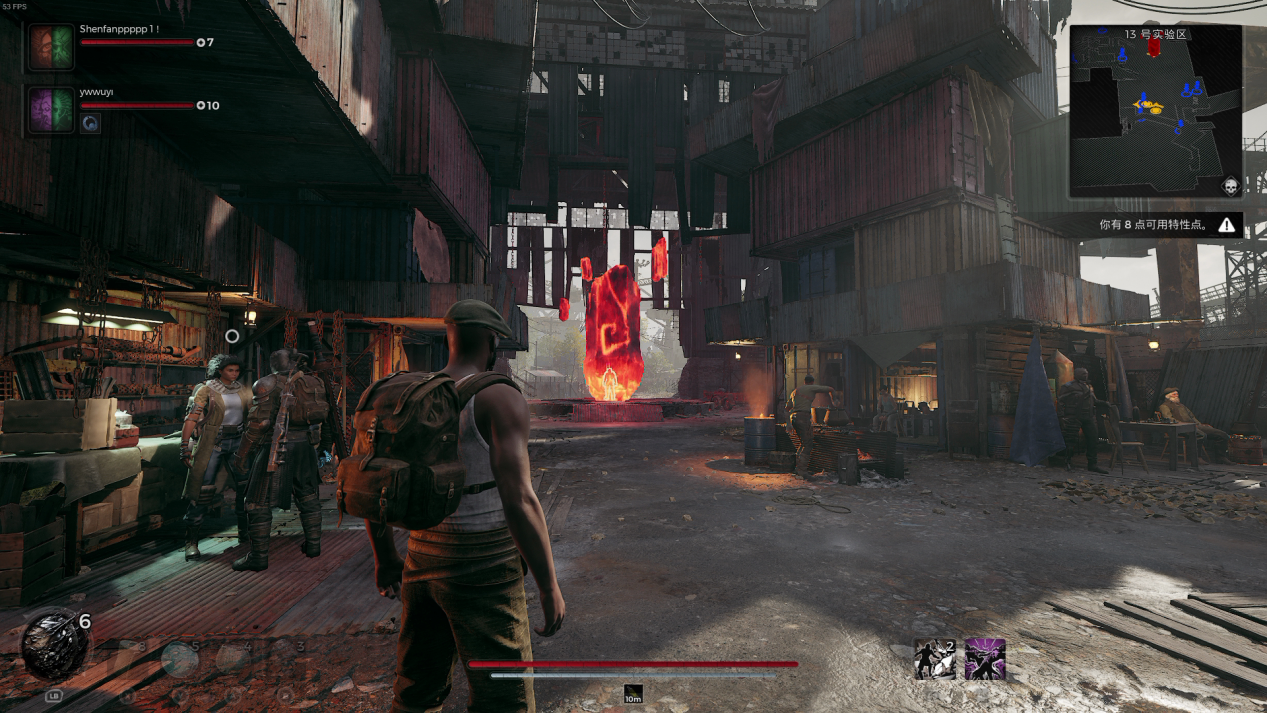Click the skull icon on the minimap
This screenshot has width=1267, height=713.
[x=1230, y=186]
